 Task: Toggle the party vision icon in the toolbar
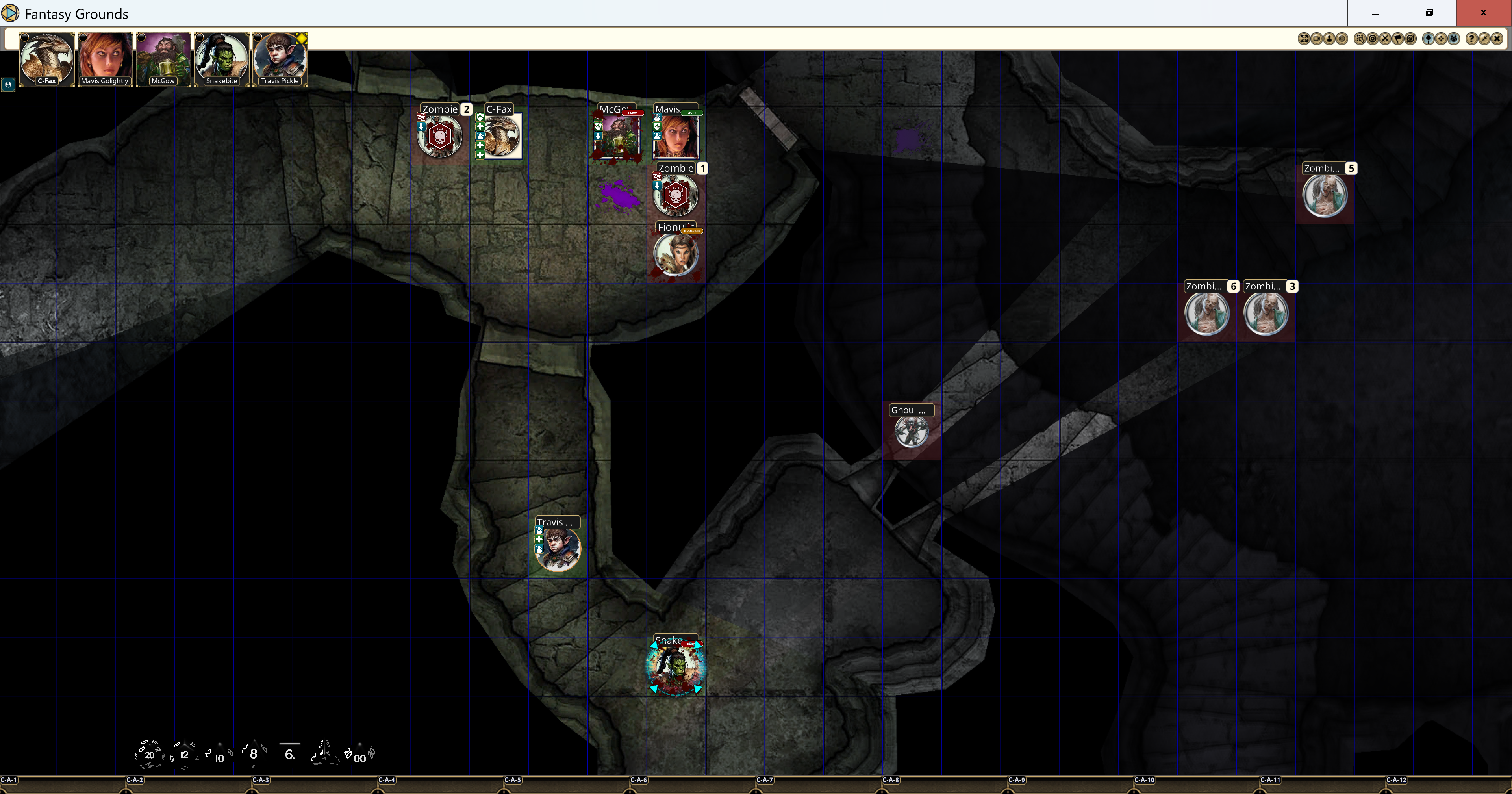click(x=1454, y=38)
